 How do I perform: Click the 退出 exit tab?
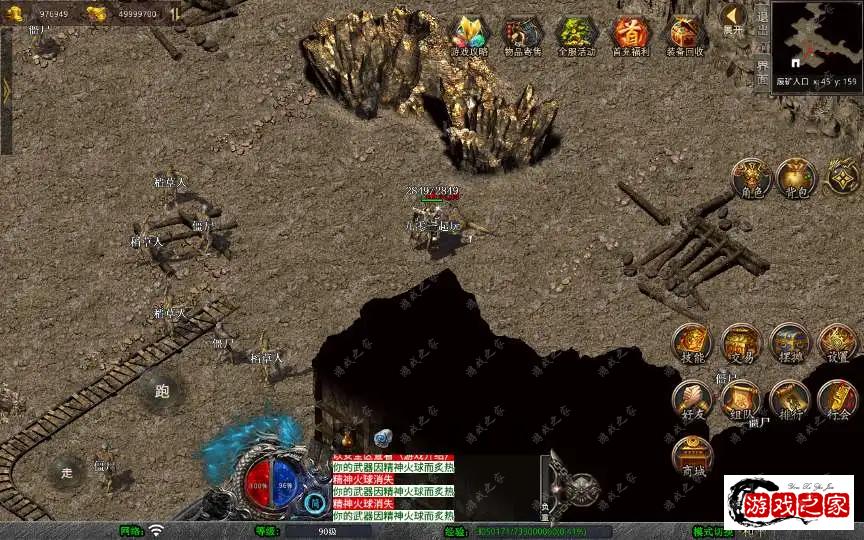click(x=761, y=18)
